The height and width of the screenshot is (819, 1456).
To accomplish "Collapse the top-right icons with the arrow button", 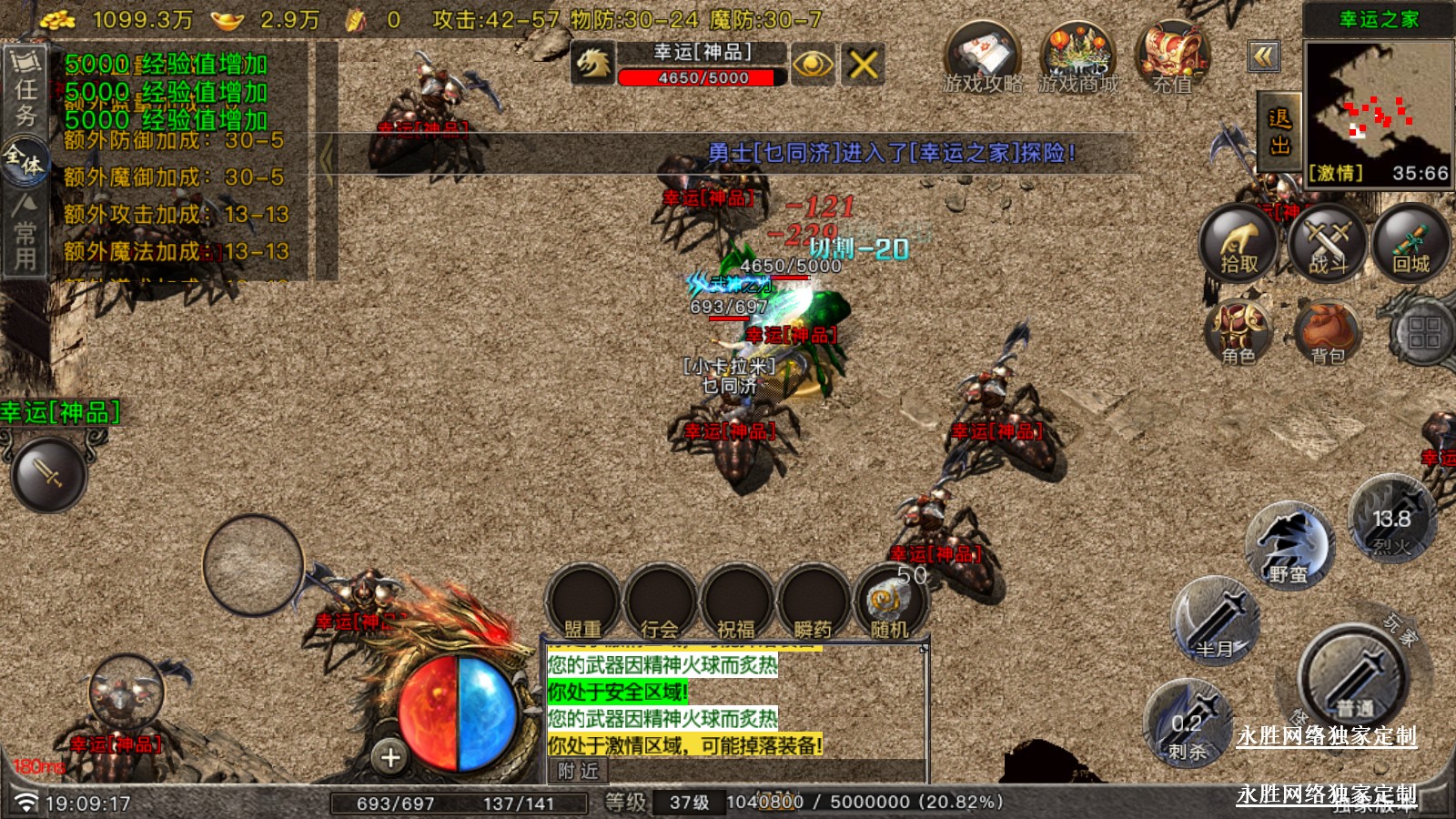I will pyautogui.click(x=1264, y=56).
